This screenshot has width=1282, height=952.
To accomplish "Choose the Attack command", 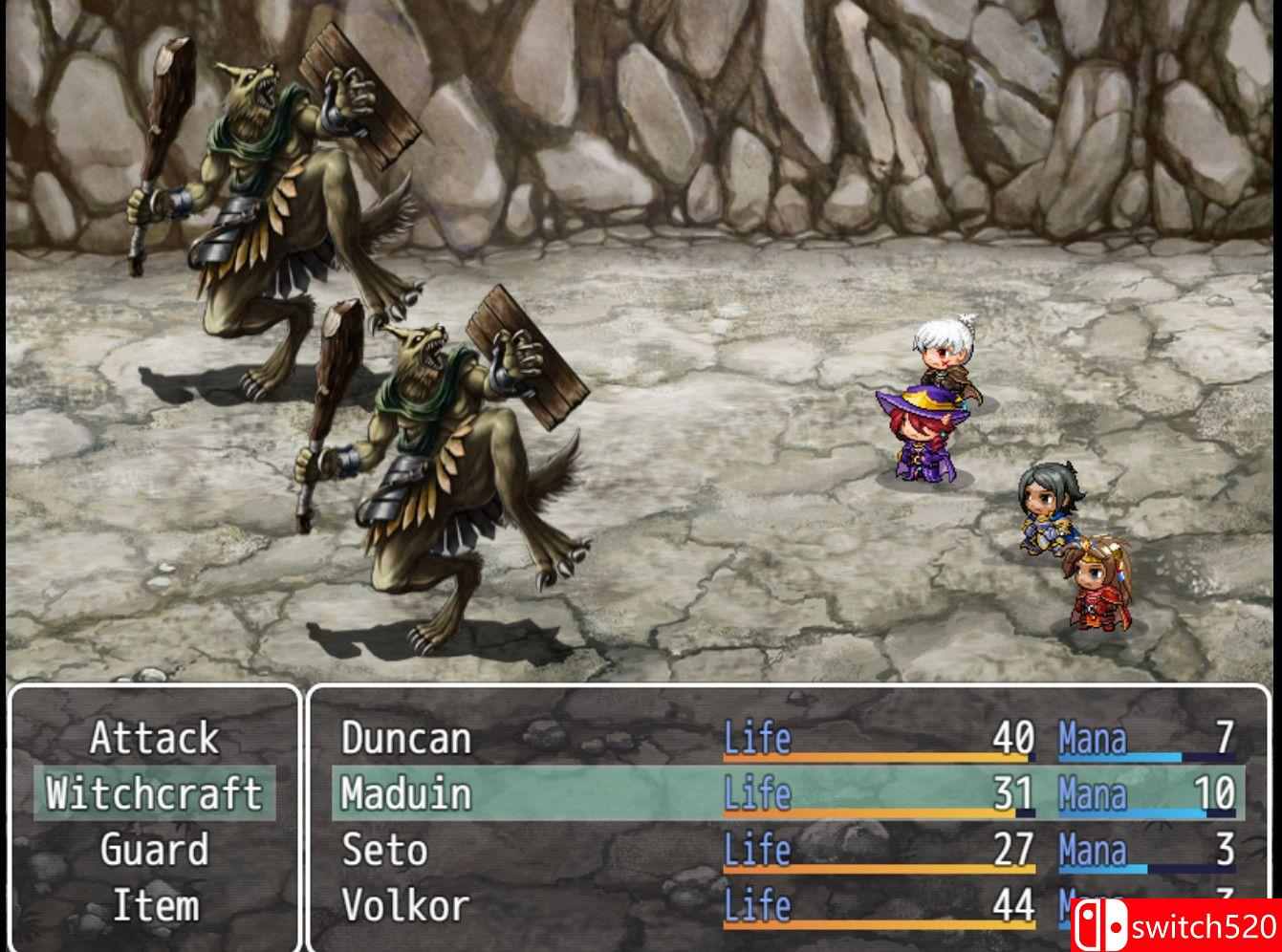I will point(154,739).
